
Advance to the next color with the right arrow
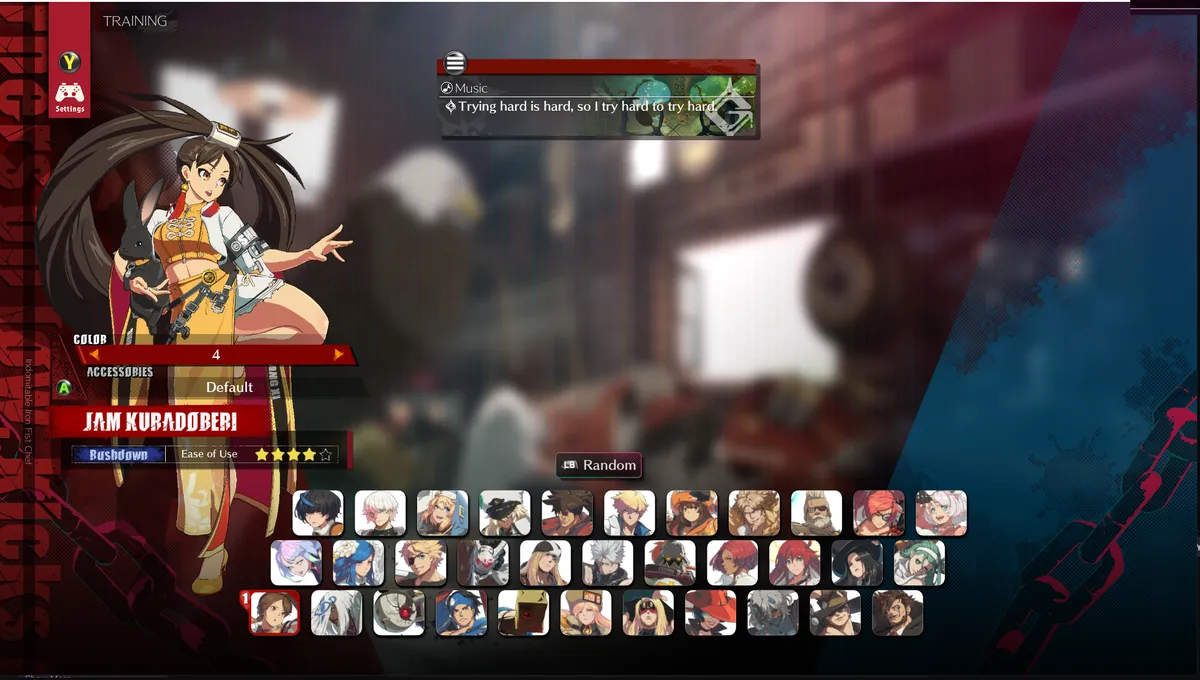[339, 354]
